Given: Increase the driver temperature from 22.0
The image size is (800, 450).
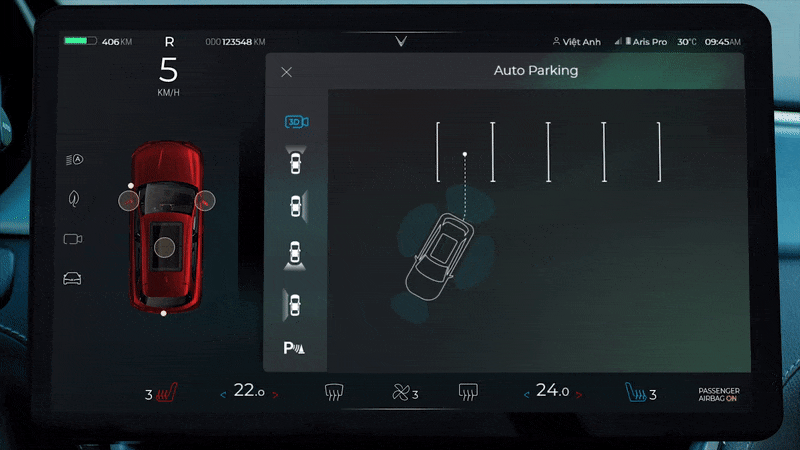Looking at the screenshot, I should click(275, 394).
